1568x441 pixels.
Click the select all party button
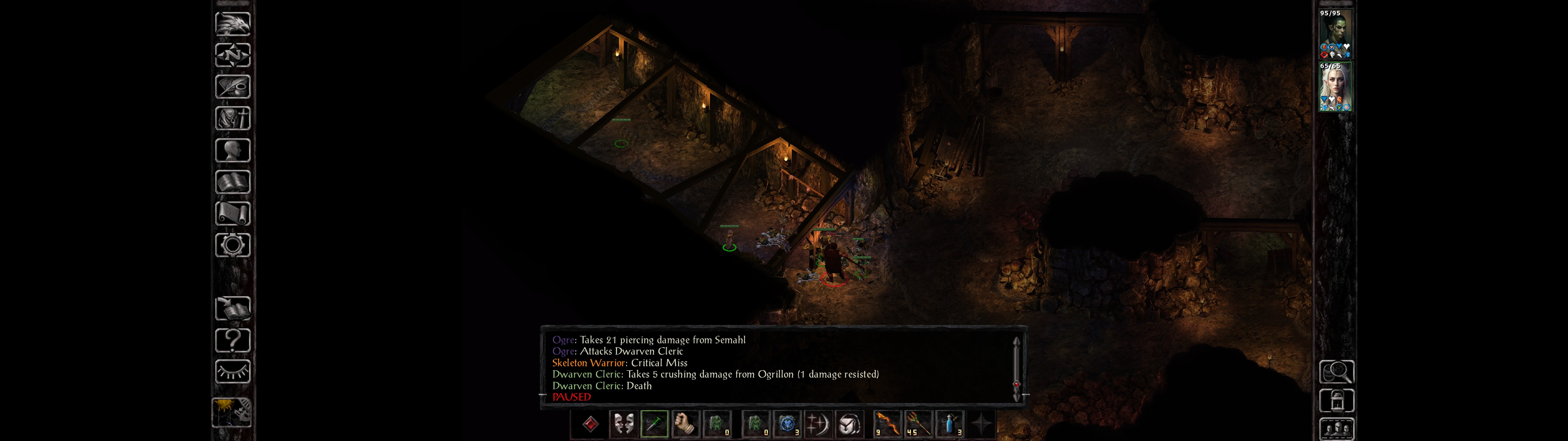(x=1336, y=429)
